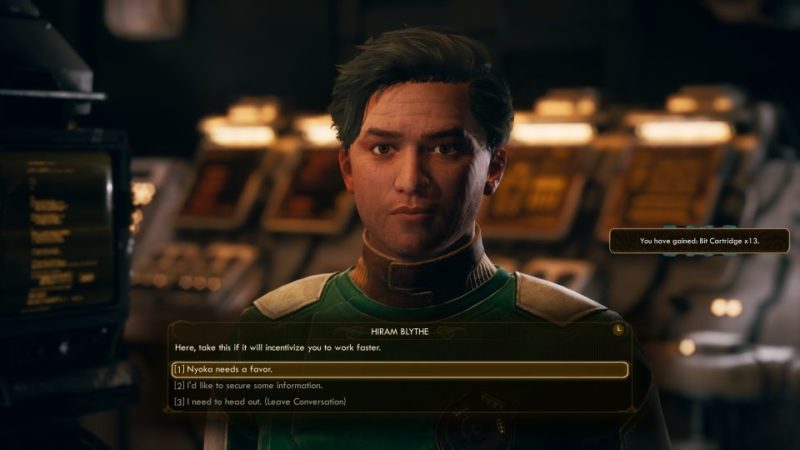Open the dialogue history log icon

[620, 328]
